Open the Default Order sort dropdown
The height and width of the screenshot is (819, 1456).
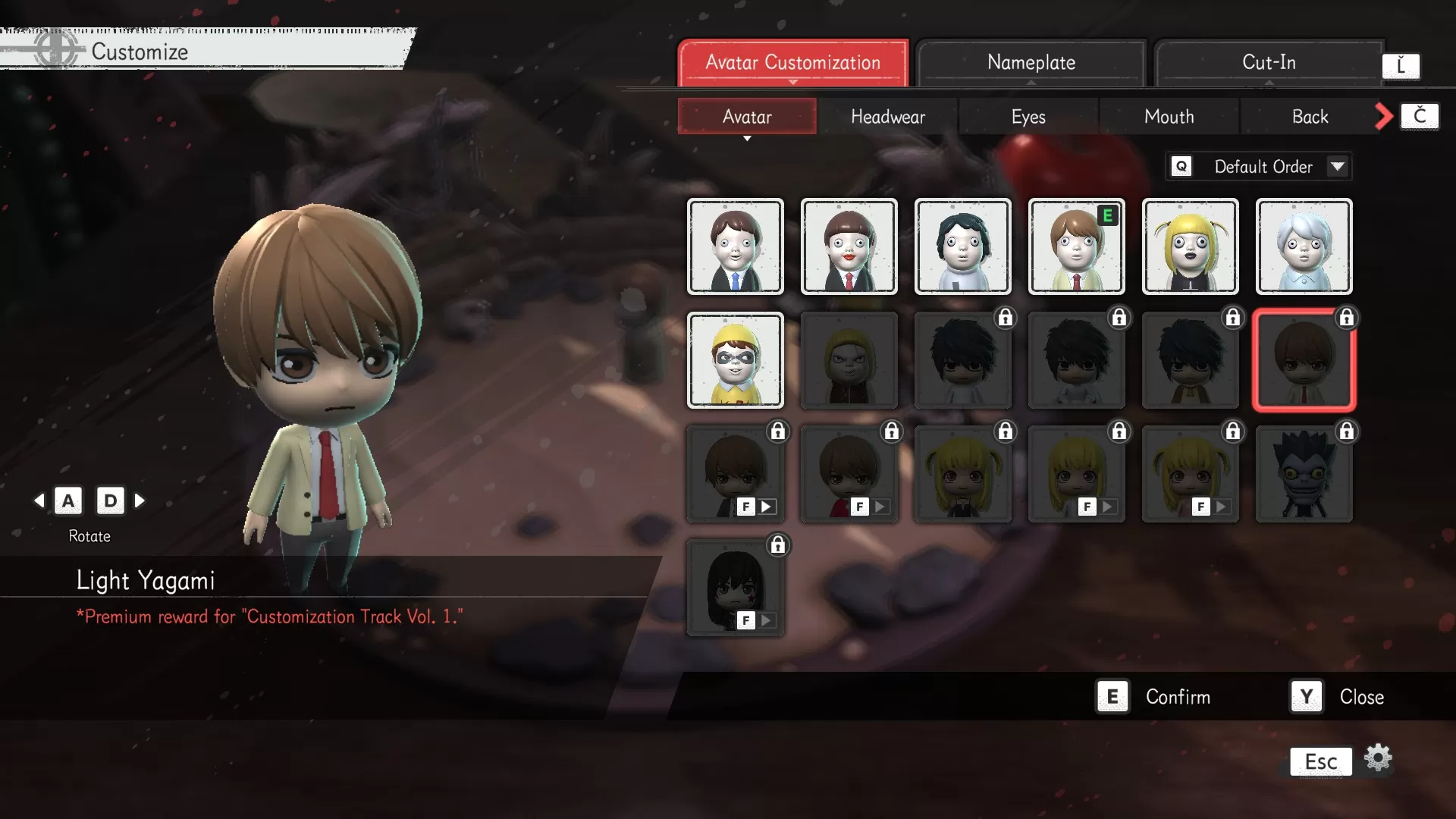tap(1259, 166)
